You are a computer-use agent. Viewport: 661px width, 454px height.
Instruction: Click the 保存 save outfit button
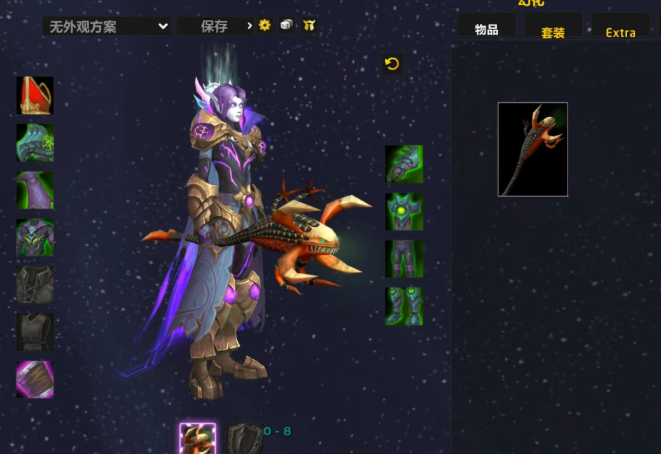[214, 26]
